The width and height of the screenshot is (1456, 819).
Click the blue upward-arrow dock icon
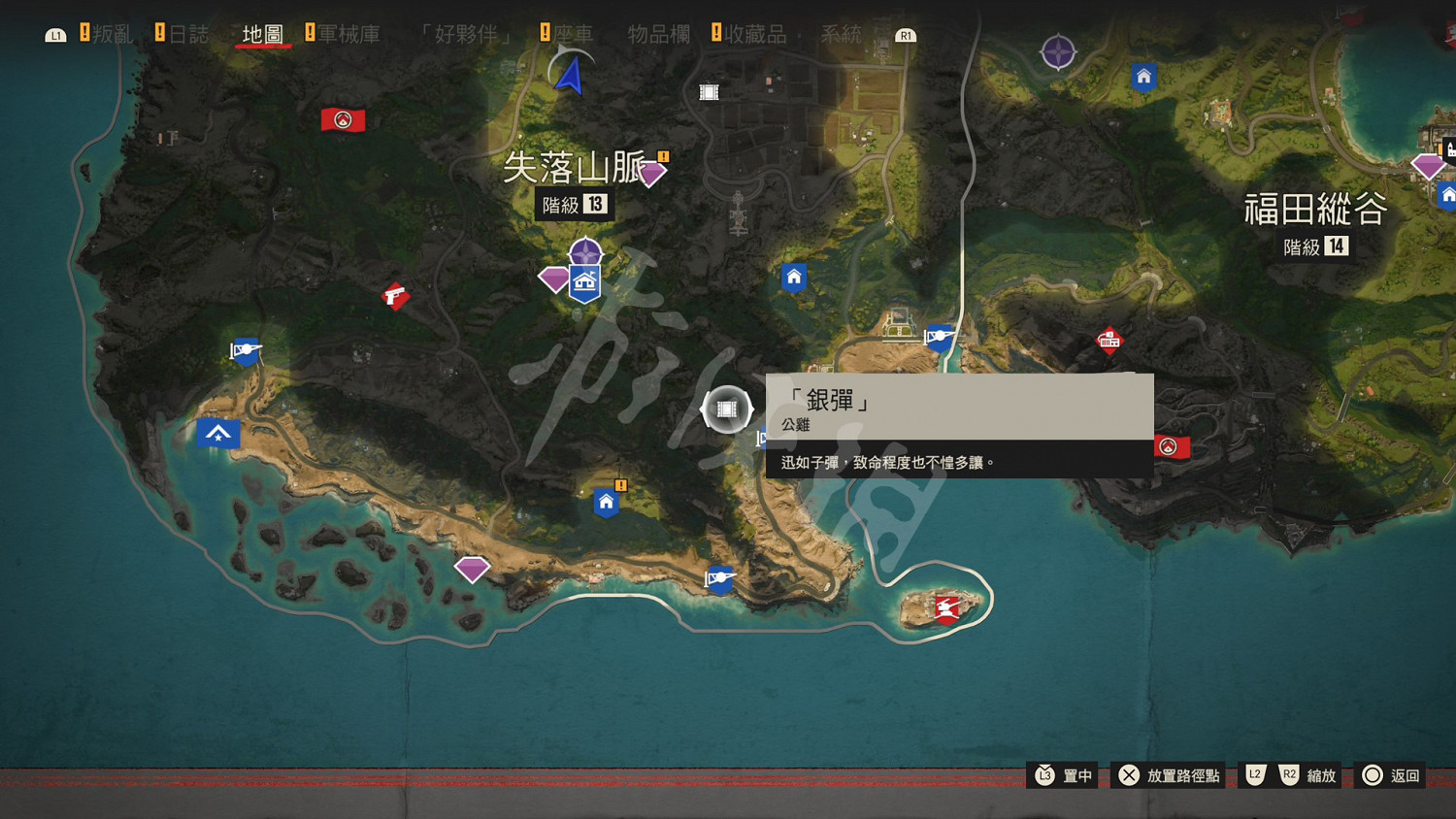pos(218,434)
